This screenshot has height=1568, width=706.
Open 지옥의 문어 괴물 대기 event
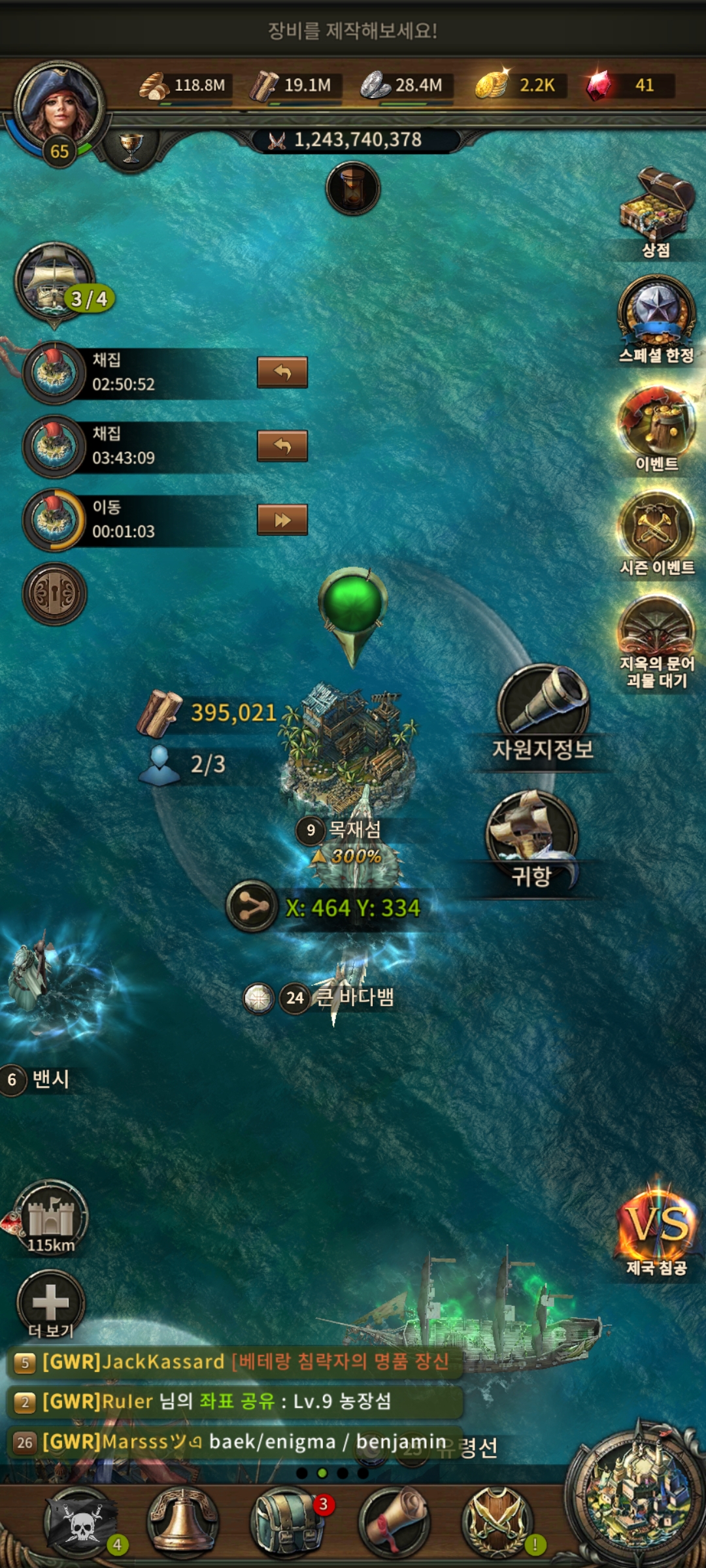[x=656, y=630]
